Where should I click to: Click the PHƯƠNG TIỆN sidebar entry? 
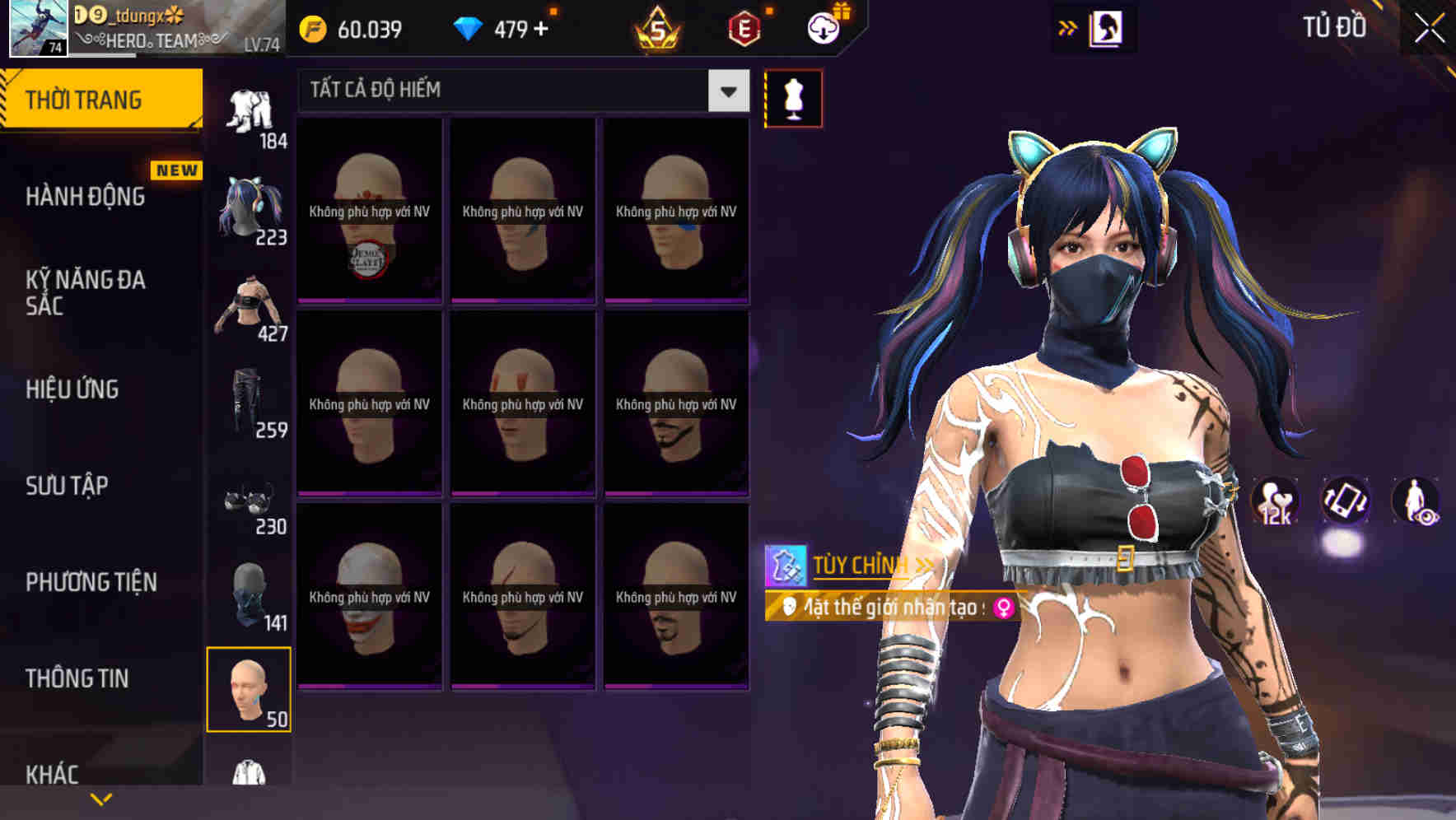[91, 582]
